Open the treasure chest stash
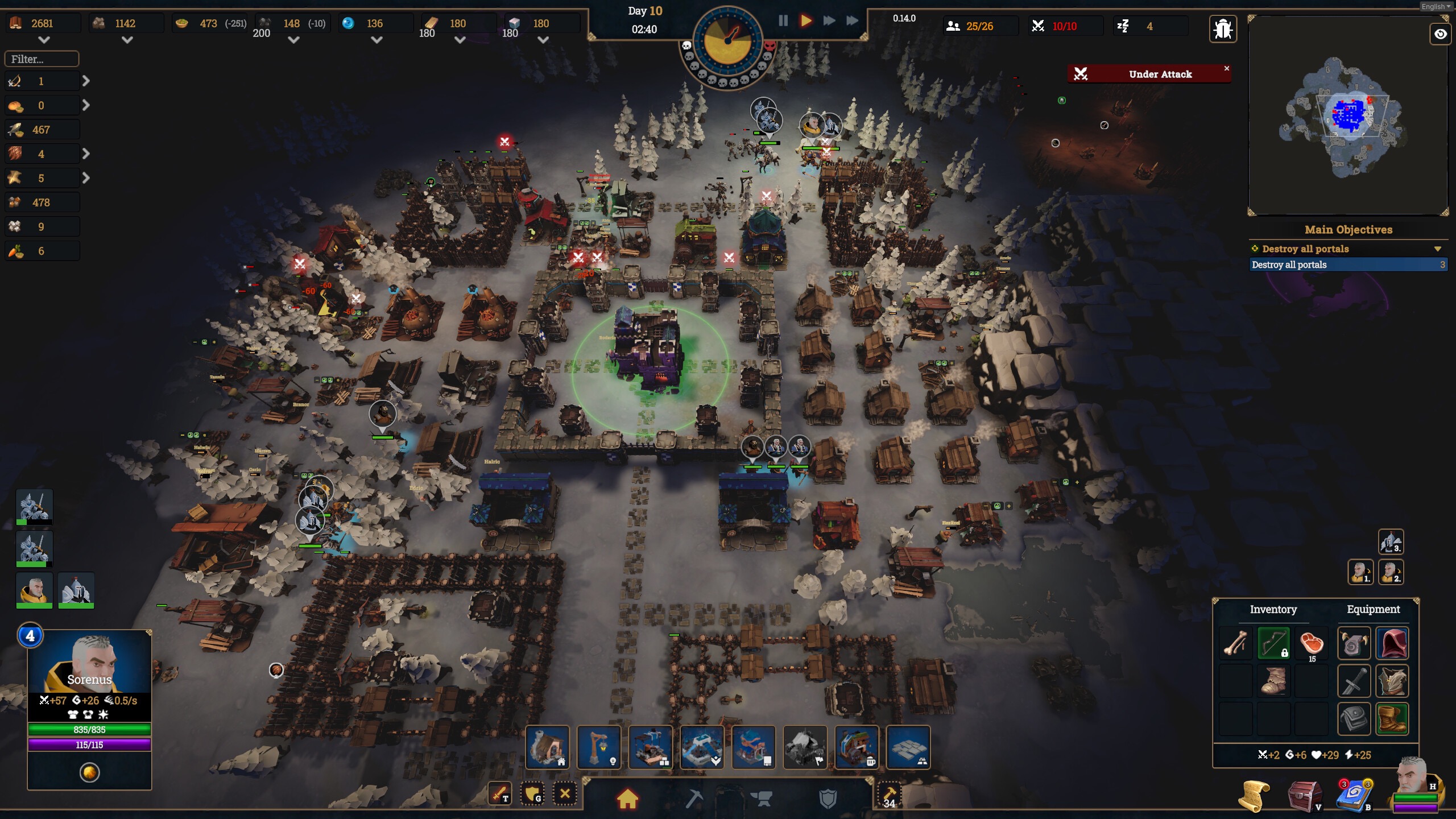 coord(1304,795)
